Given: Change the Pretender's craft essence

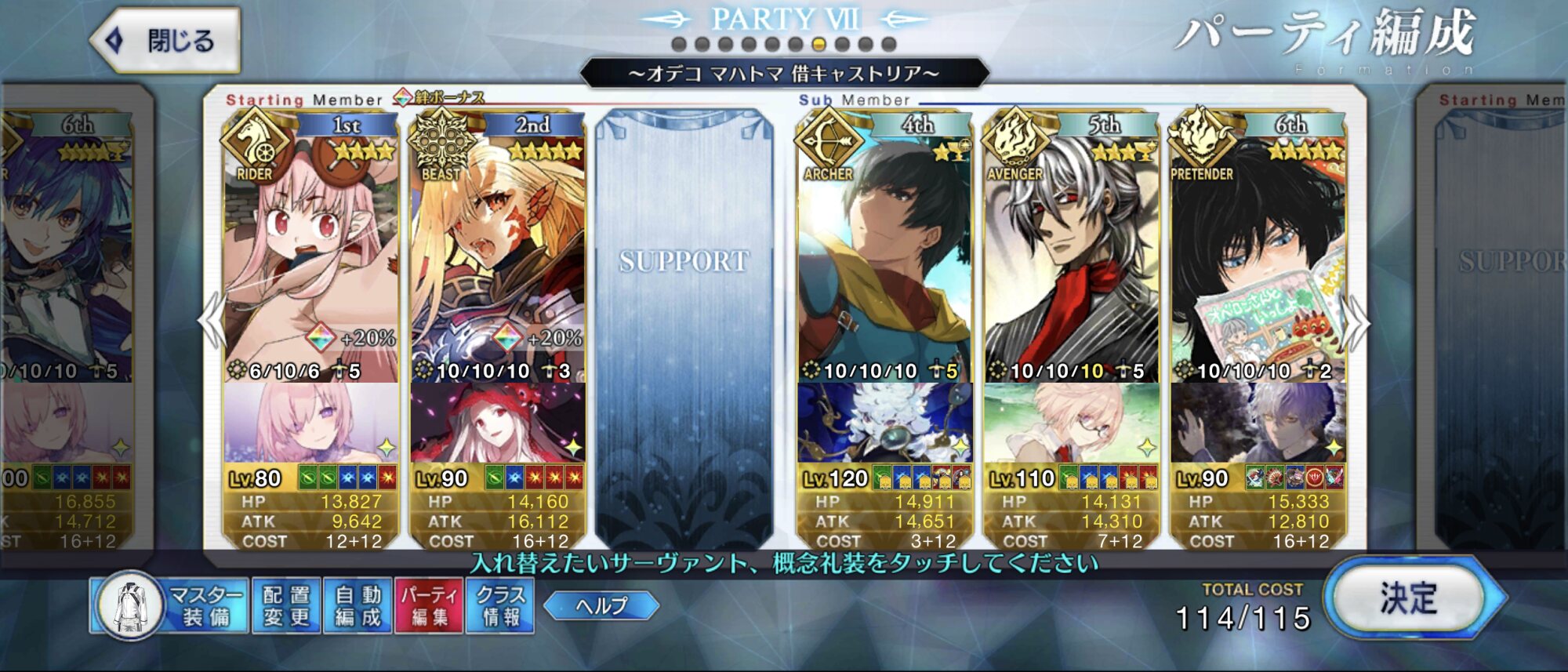Looking at the screenshot, I should pos(1258,423).
